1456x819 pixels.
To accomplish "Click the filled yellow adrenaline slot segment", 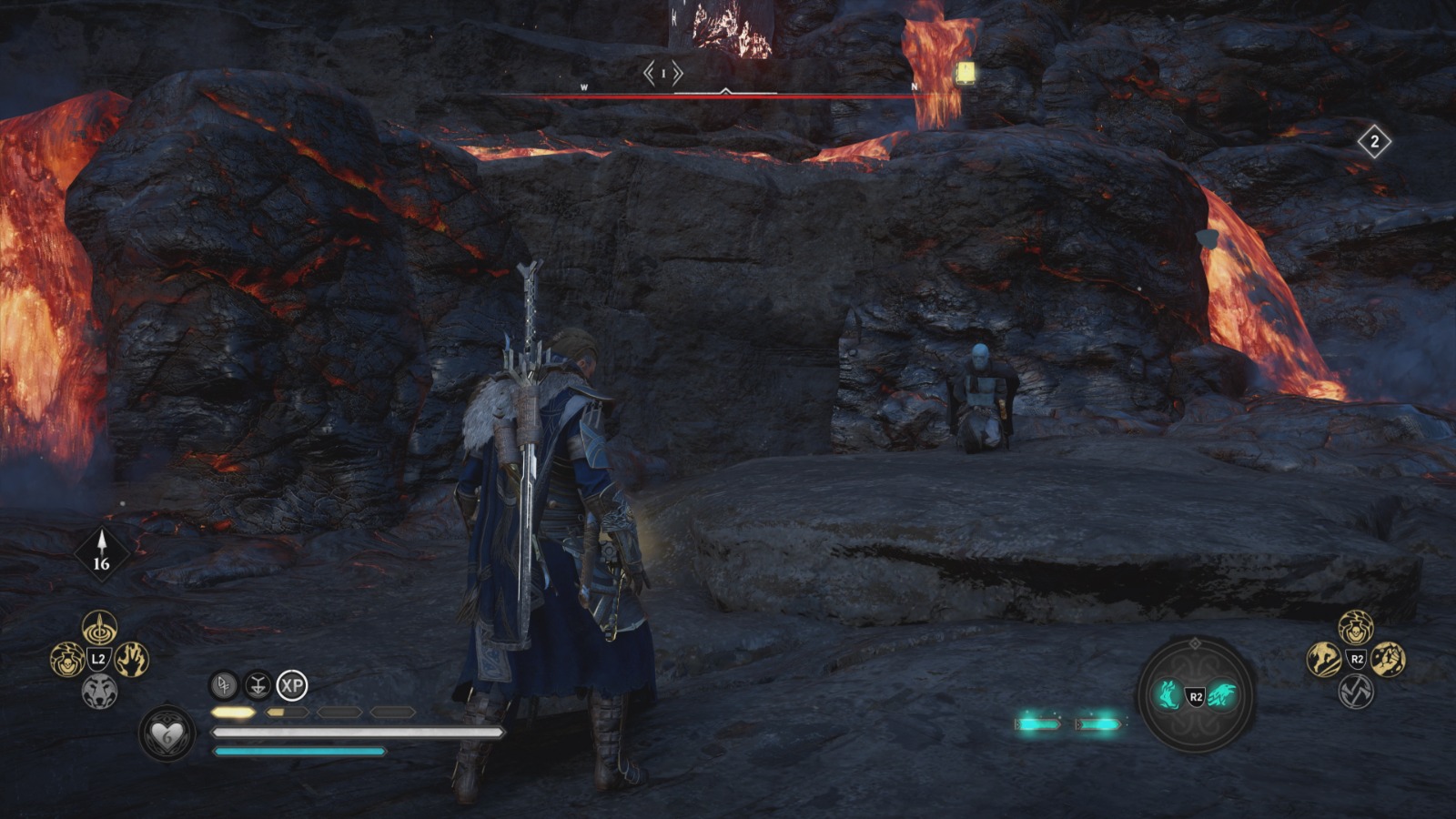I will [232, 711].
